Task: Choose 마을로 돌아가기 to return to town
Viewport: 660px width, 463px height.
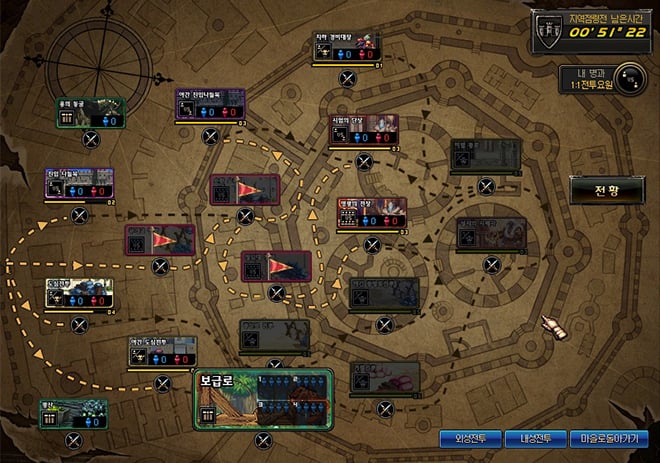Action: [x=608, y=438]
